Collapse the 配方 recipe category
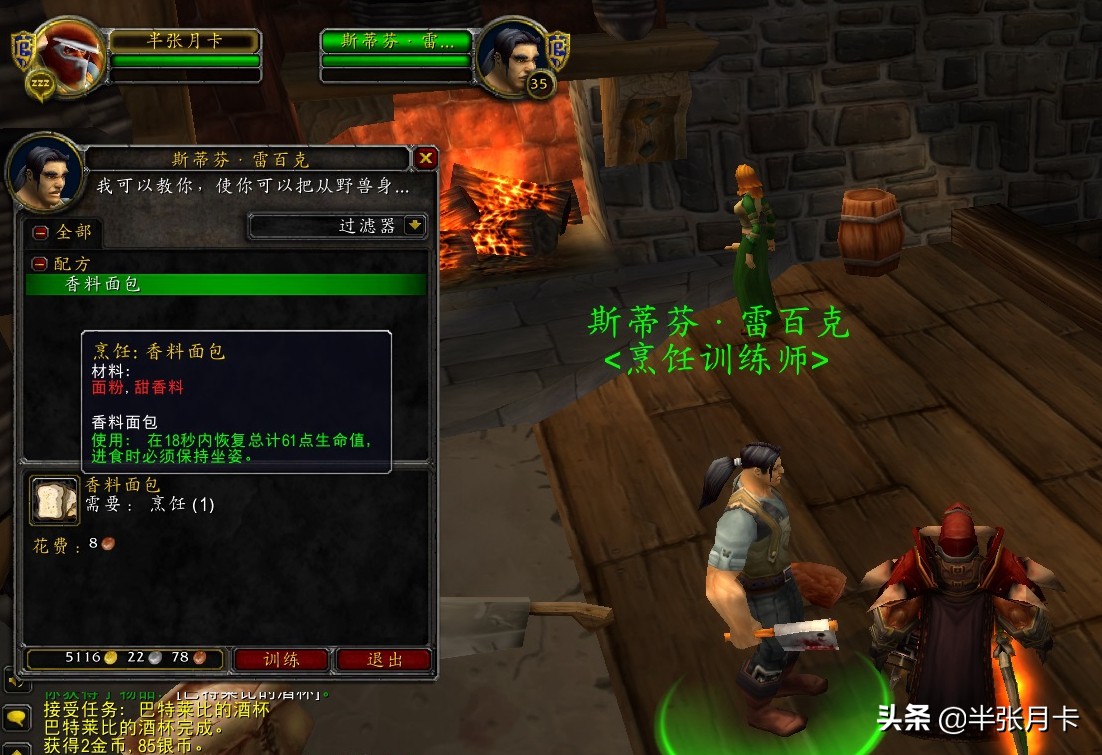The width and height of the screenshot is (1102, 755). coord(40,264)
